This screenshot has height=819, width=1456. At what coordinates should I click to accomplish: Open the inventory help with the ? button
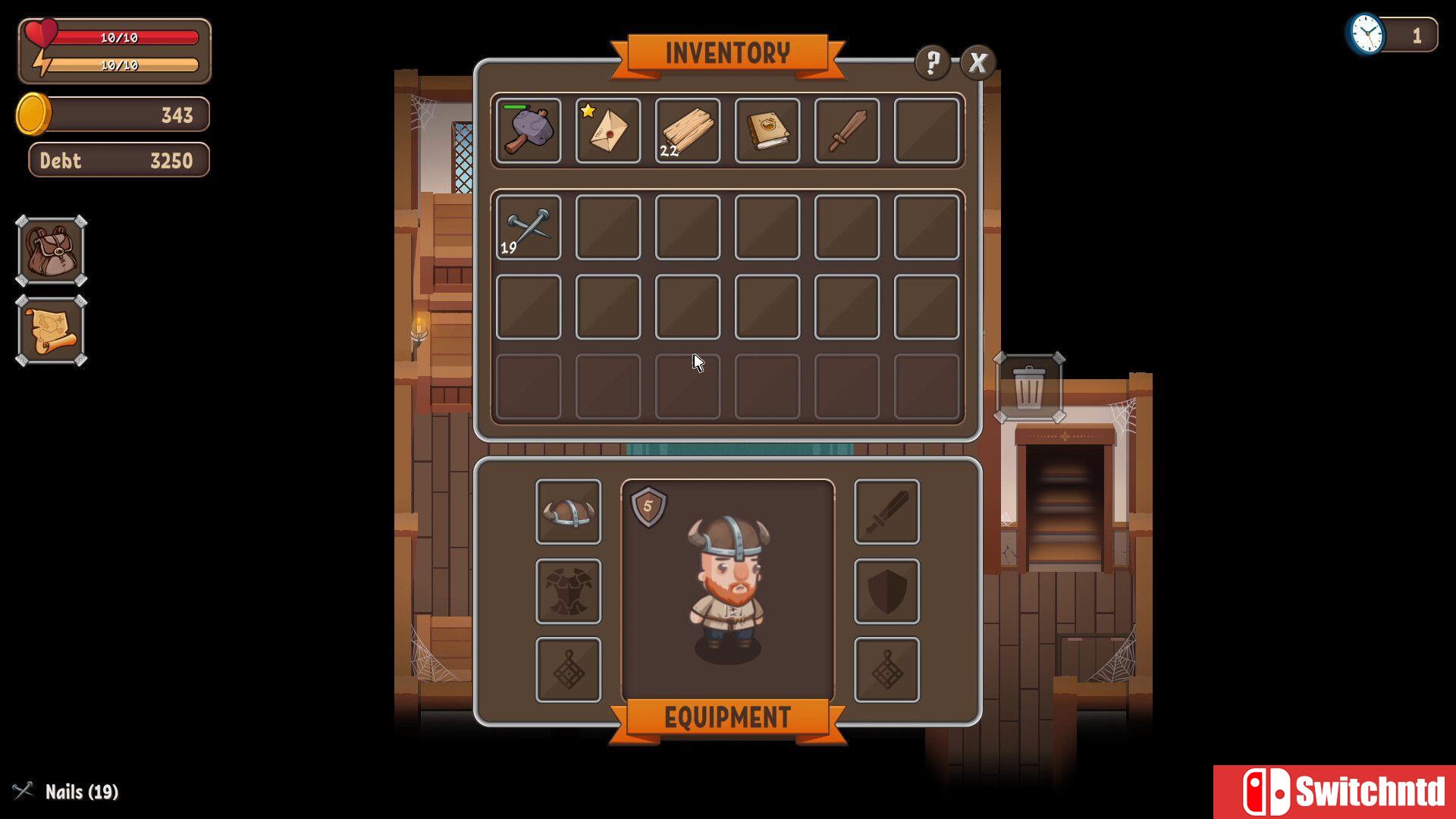click(931, 63)
